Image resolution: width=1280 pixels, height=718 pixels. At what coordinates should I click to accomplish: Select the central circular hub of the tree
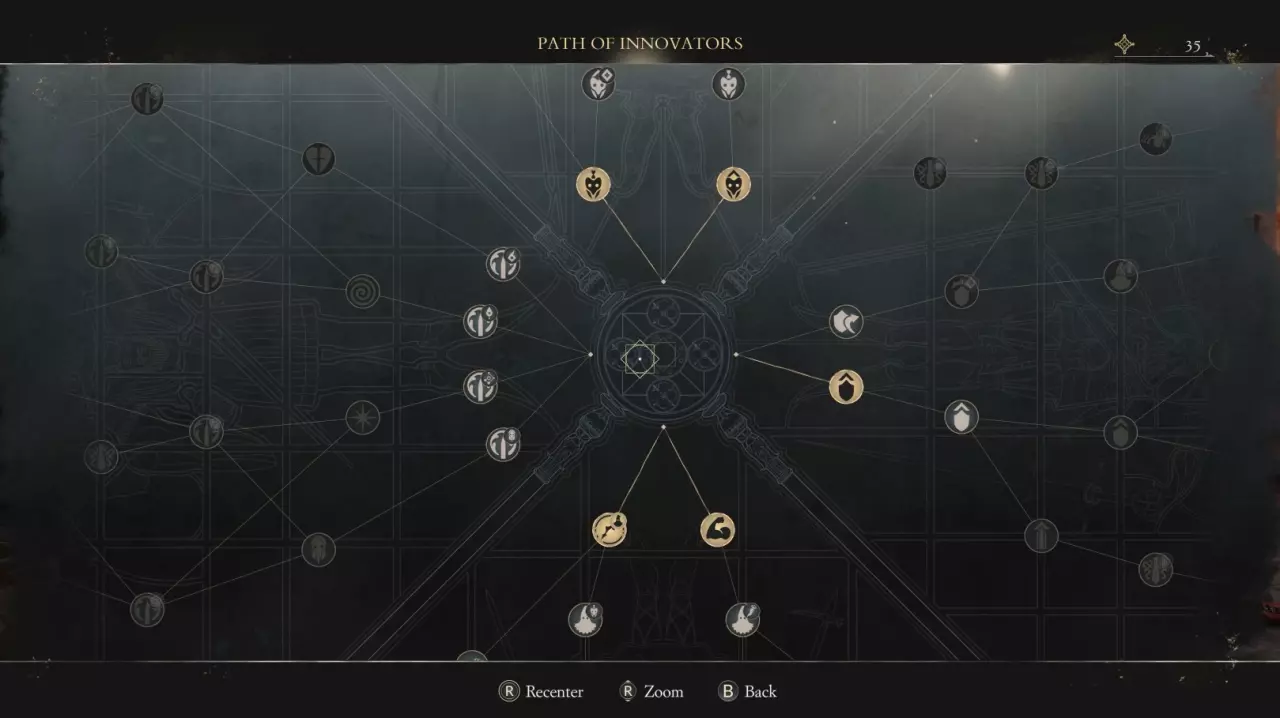pyautogui.click(x=662, y=355)
